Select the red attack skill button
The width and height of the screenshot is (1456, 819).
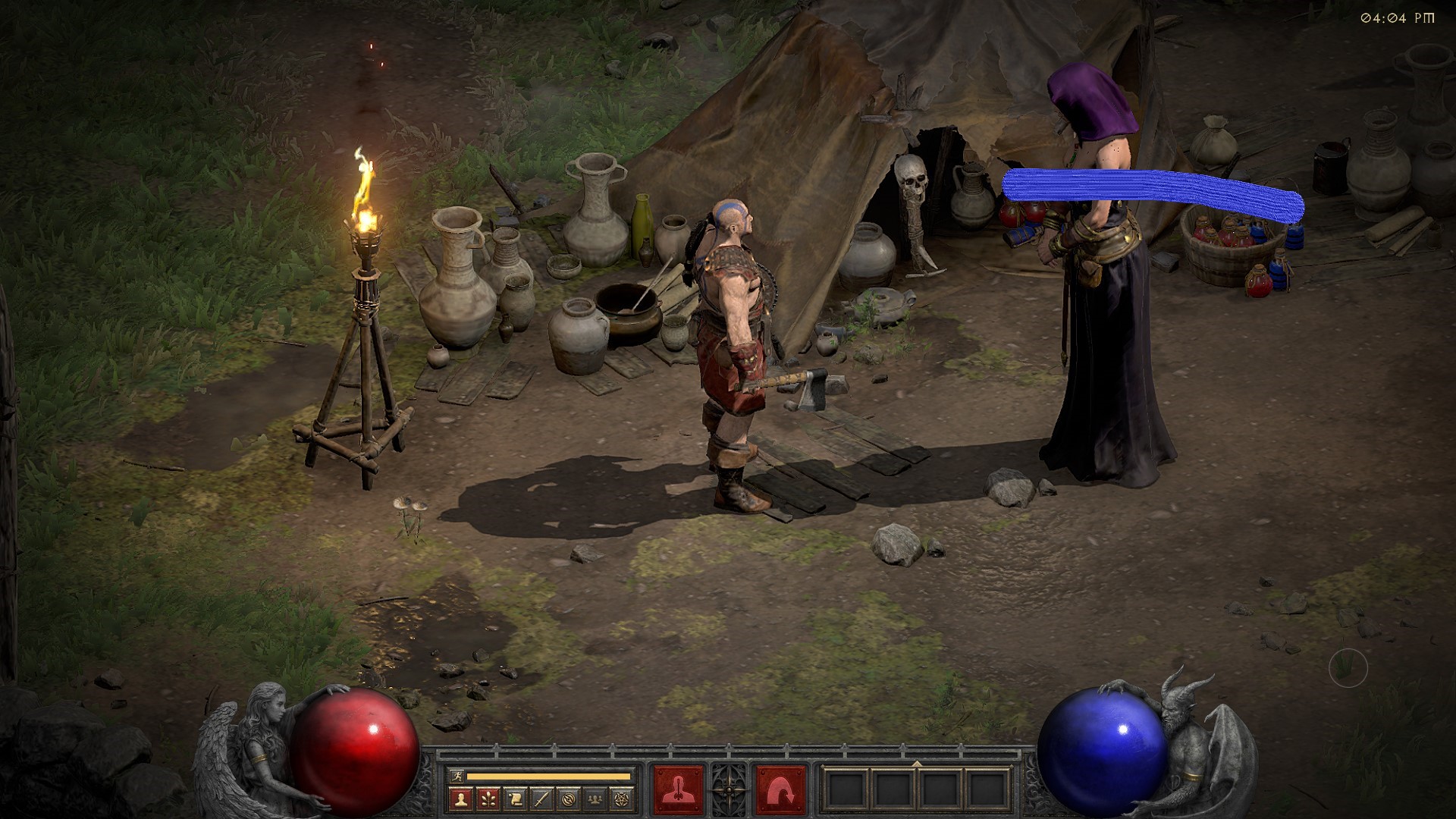678,790
